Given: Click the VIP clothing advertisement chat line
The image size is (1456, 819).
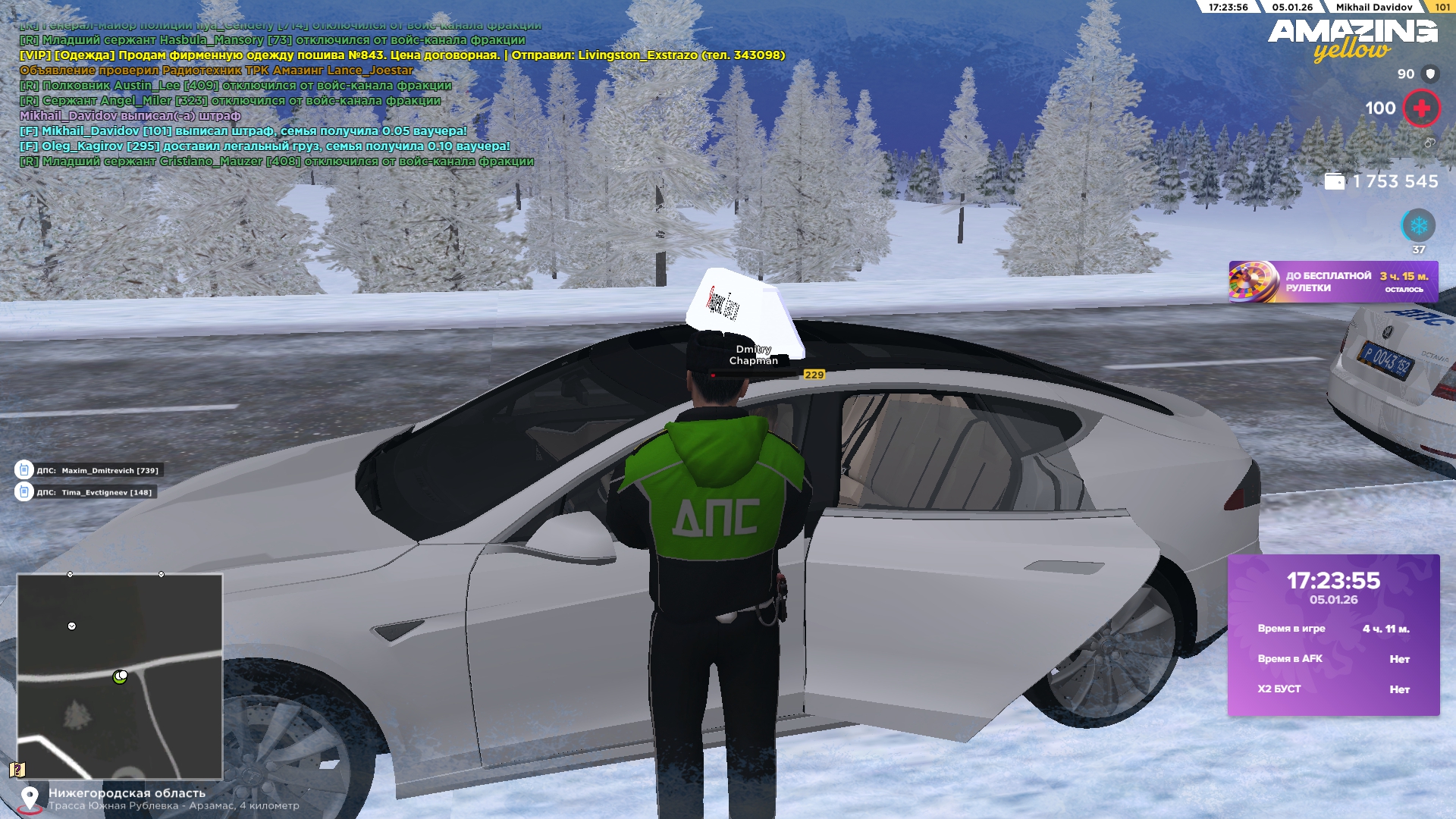Looking at the screenshot, I should [x=402, y=55].
